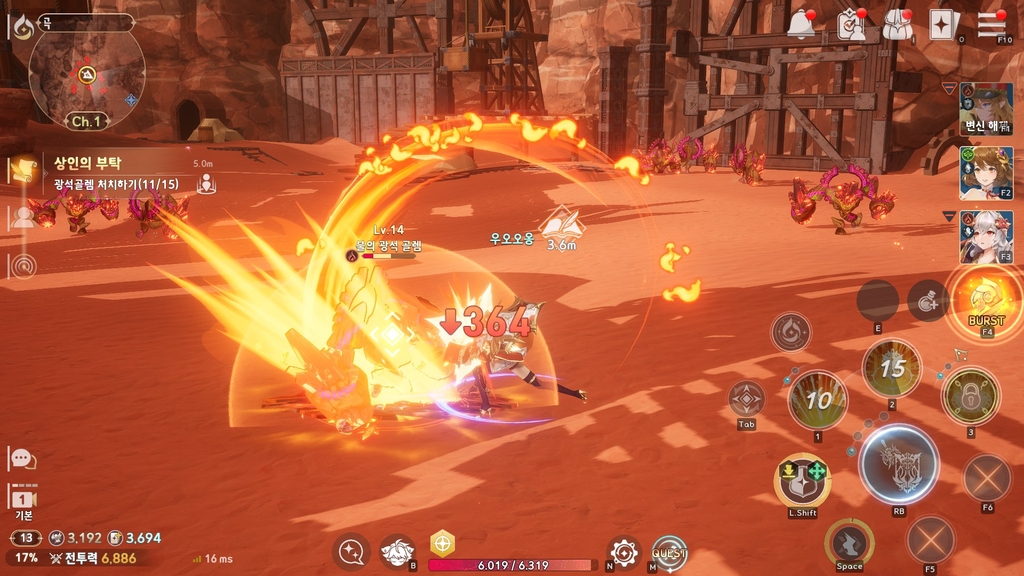Open the backpack inventory
The image size is (1024, 576).
[x=897, y=26]
